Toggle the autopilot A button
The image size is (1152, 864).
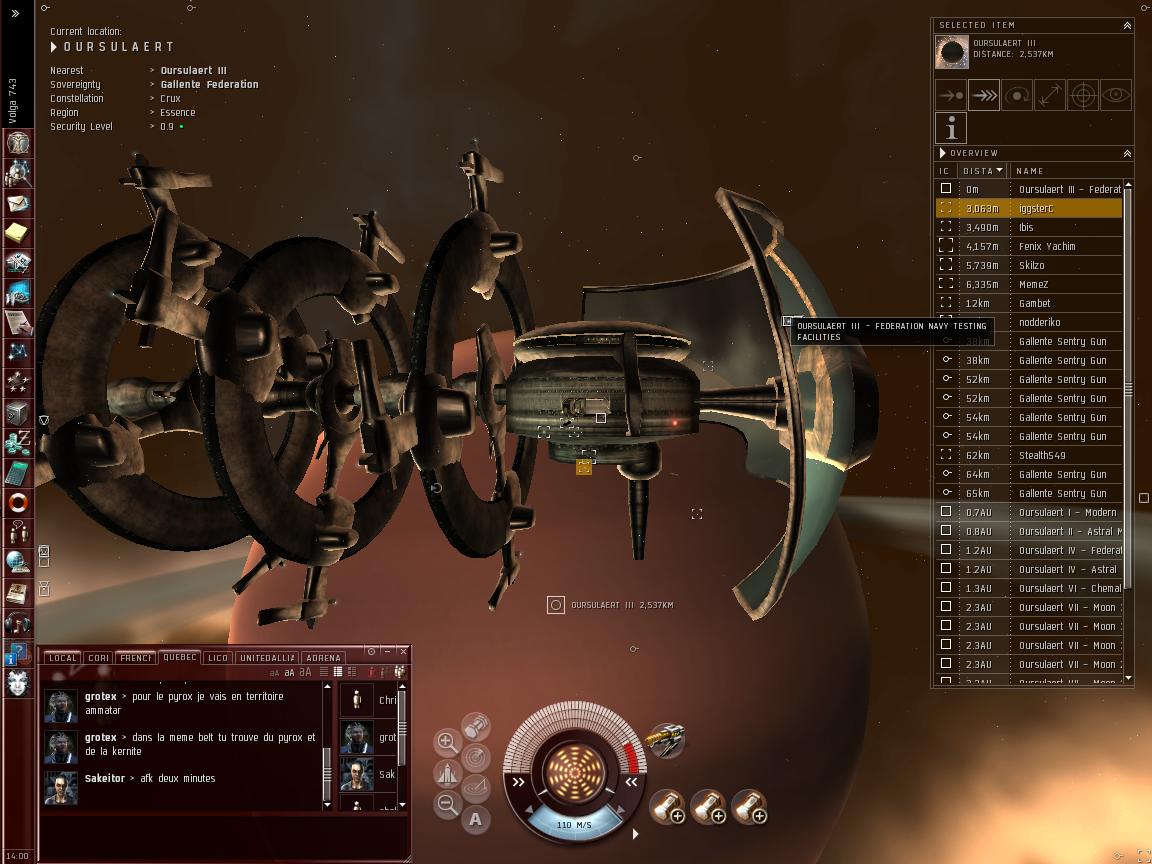[476, 819]
